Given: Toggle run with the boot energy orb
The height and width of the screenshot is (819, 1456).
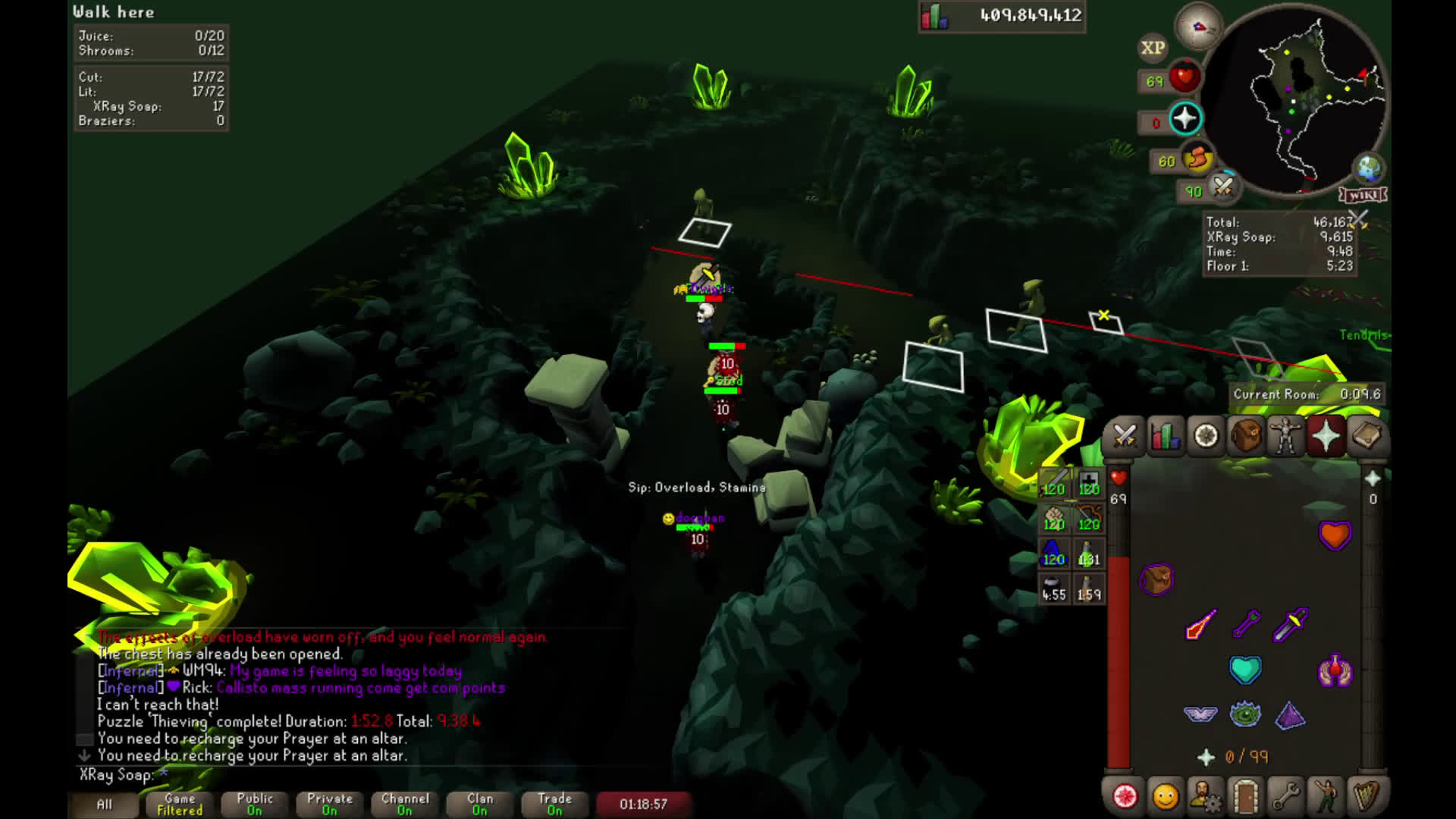Looking at the screenshot, I should click(x=1196, y=158).
